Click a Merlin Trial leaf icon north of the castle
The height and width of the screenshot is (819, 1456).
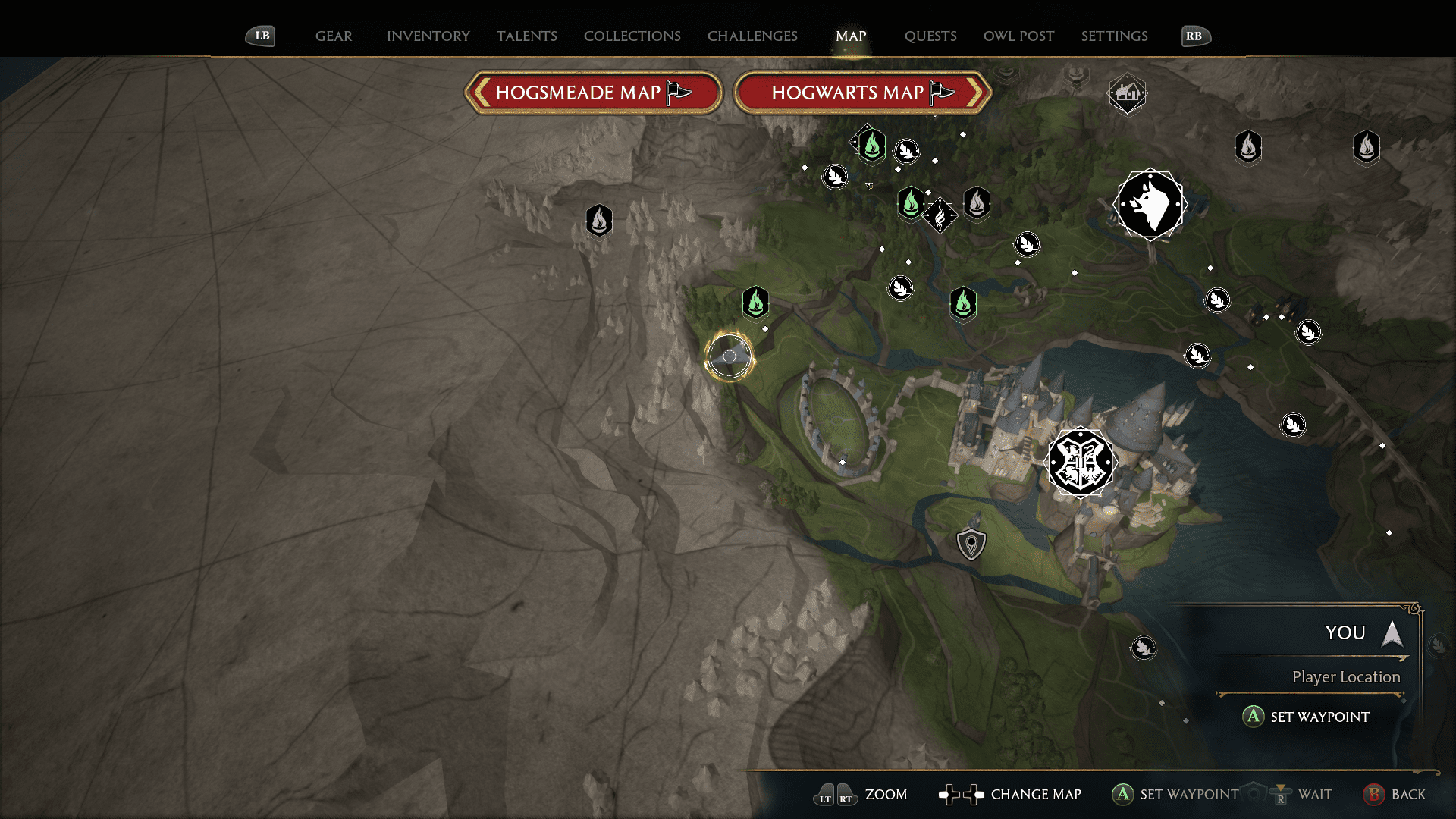(900, 288)
